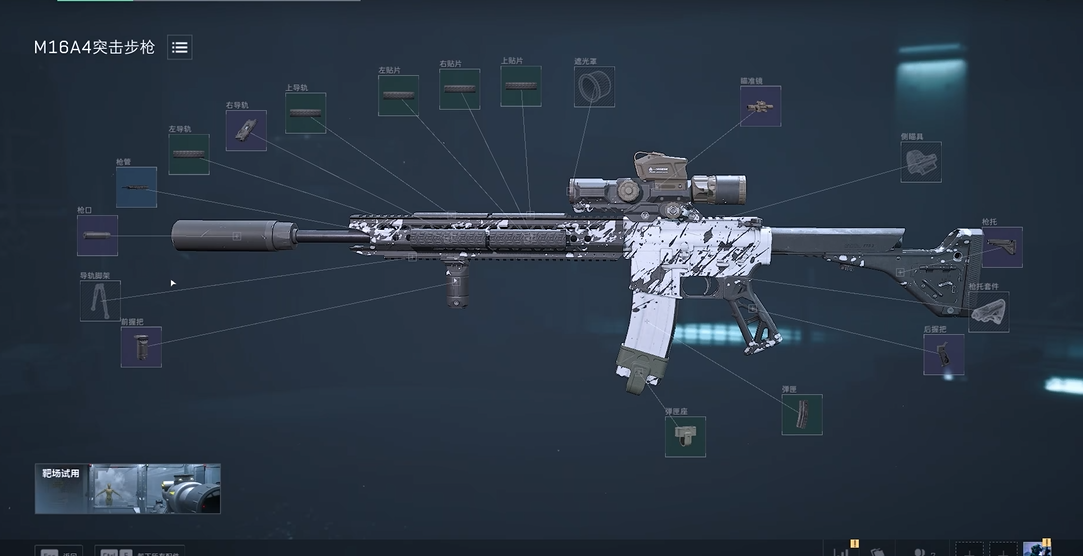Open the 枪托套件 stock kit slot
This screenshot has width=1083, height=556.
click(x=988, y=312)
